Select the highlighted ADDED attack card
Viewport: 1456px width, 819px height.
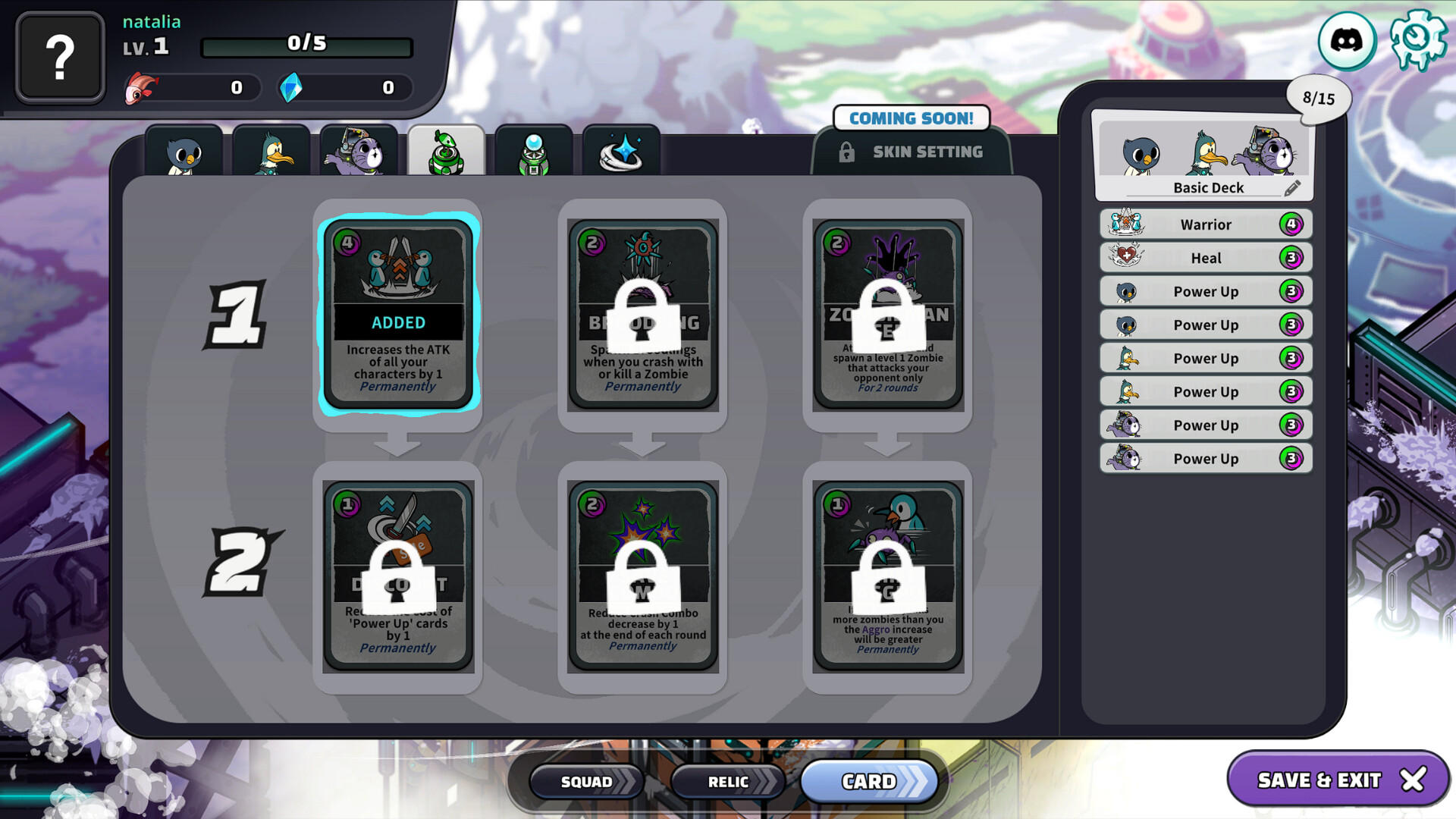398,312
